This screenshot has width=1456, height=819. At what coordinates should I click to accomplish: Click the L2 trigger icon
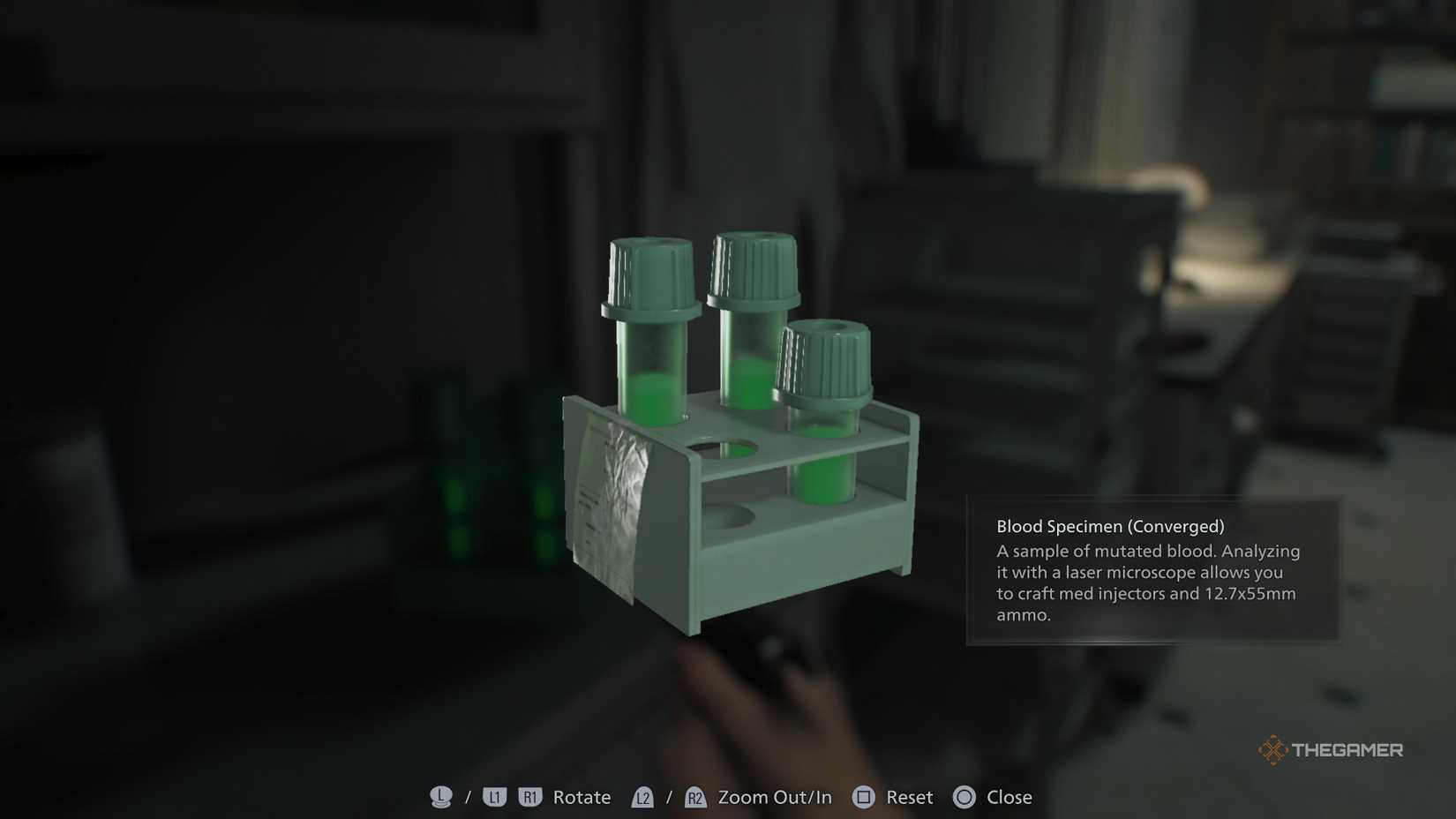point(643,797)
